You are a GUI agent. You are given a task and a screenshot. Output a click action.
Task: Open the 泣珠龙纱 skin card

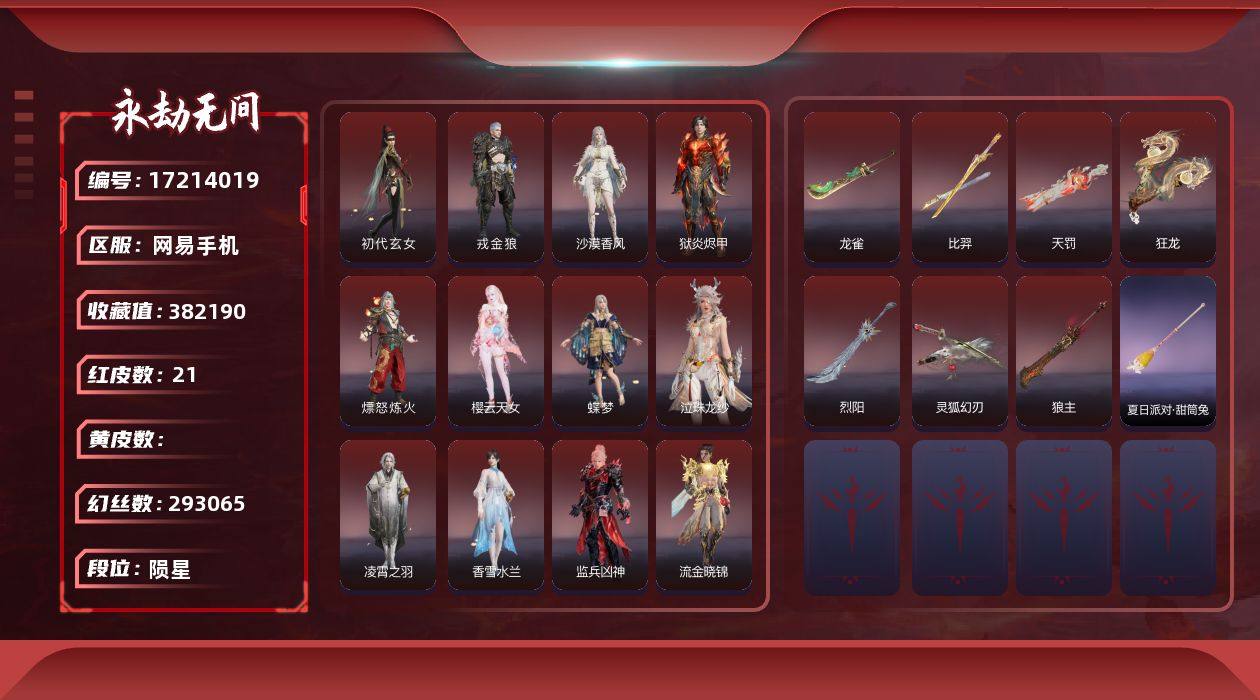click(704, 351)
